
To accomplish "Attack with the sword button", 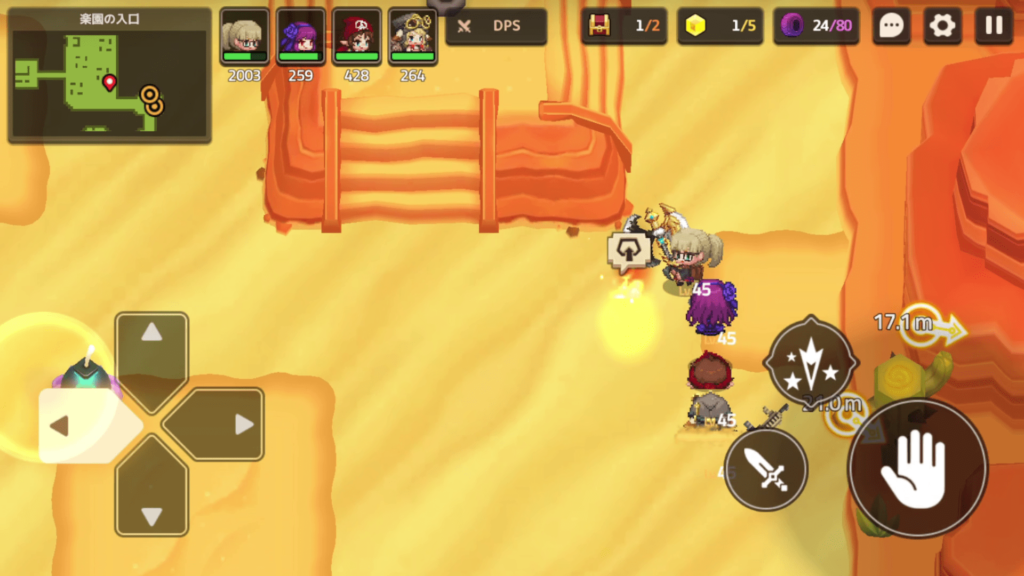I will click(x=766, y=468).
